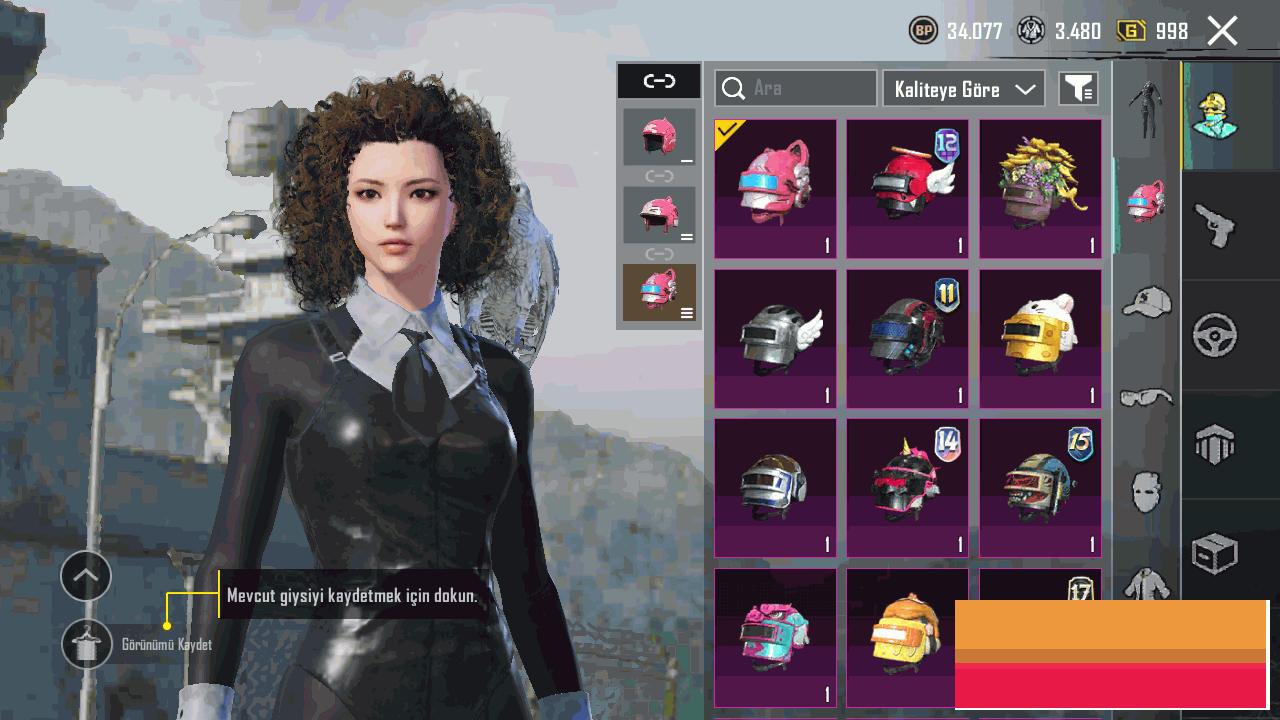Select the sunflower bouquet helmet
The width and height of the screenshot is (1280, 720).
click(1040, 188)
